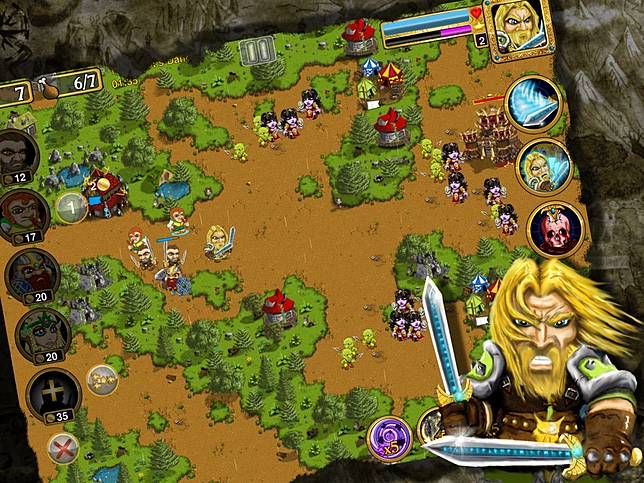Use the hero battle cry ability
This screenshot has height=483, width=644.
(x=542, y=166)
